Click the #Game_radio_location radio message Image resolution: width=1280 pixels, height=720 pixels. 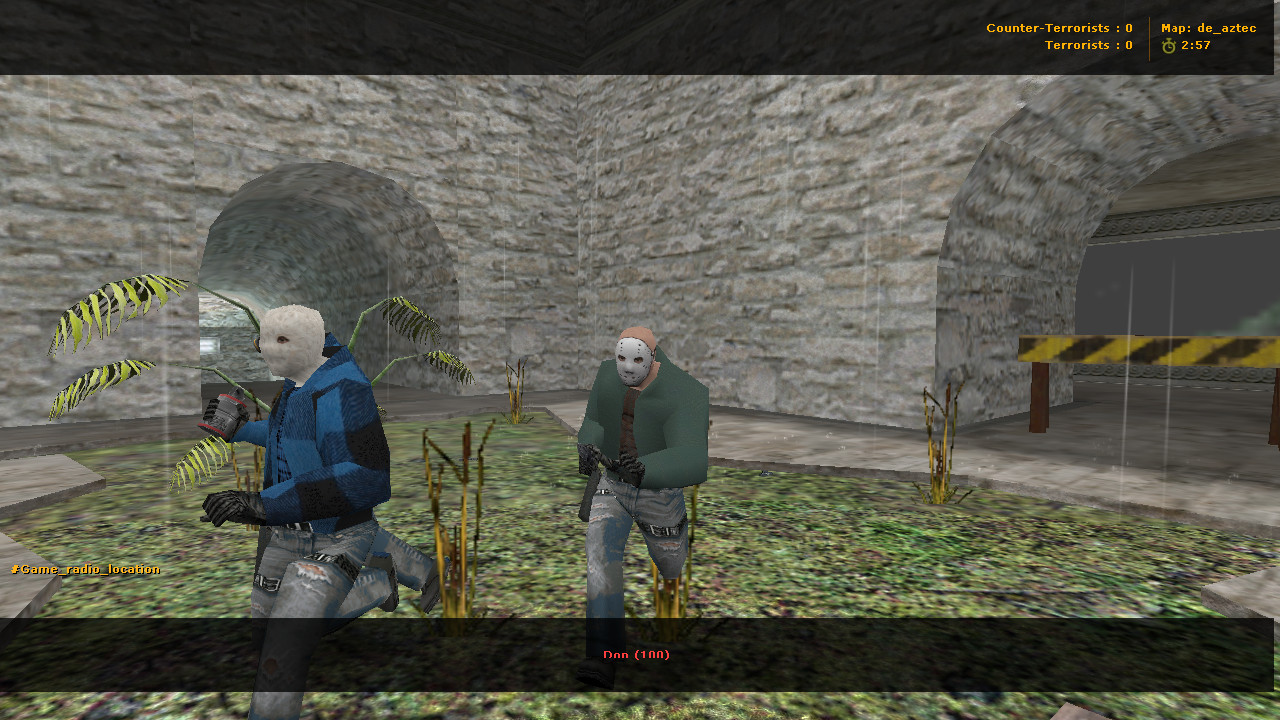(x=83, y=568)
